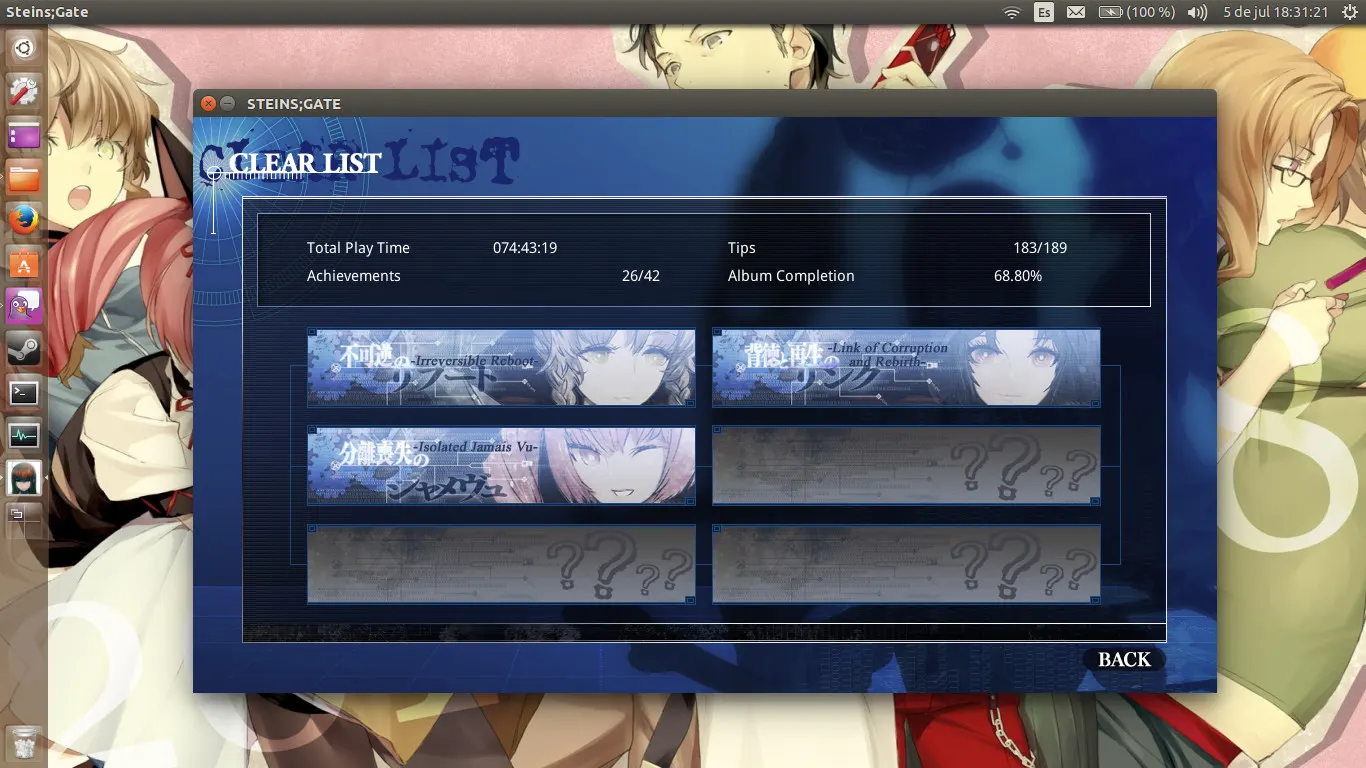Viewport: 1366px width, 768px height.
Task: Open a Terminal from the launcher
Action: (x=24, y=392)
